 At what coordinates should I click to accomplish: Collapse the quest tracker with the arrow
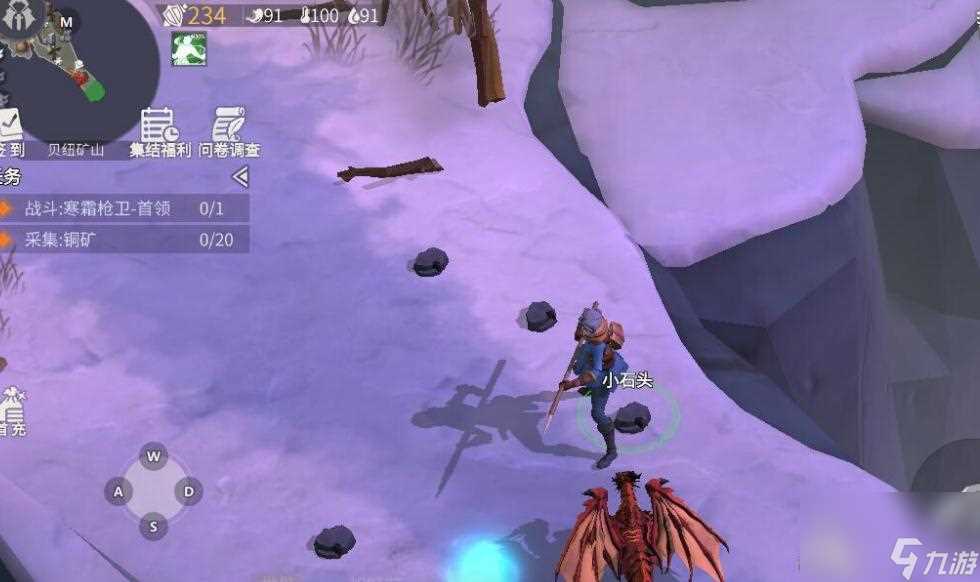click(x=240, y=177)
